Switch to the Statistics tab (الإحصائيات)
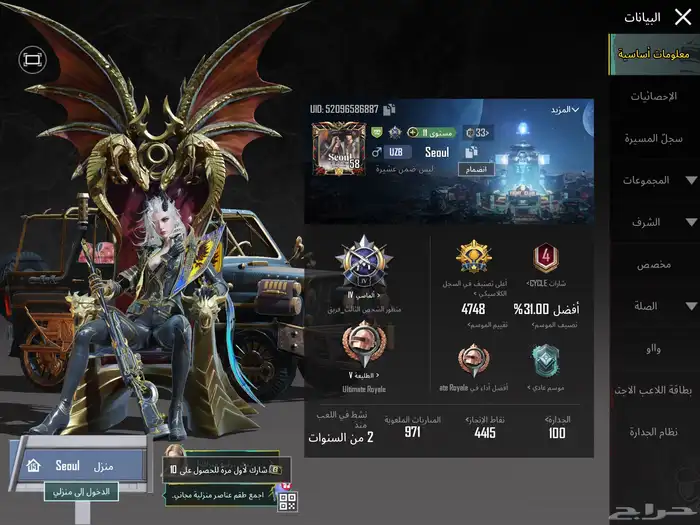 655,97
